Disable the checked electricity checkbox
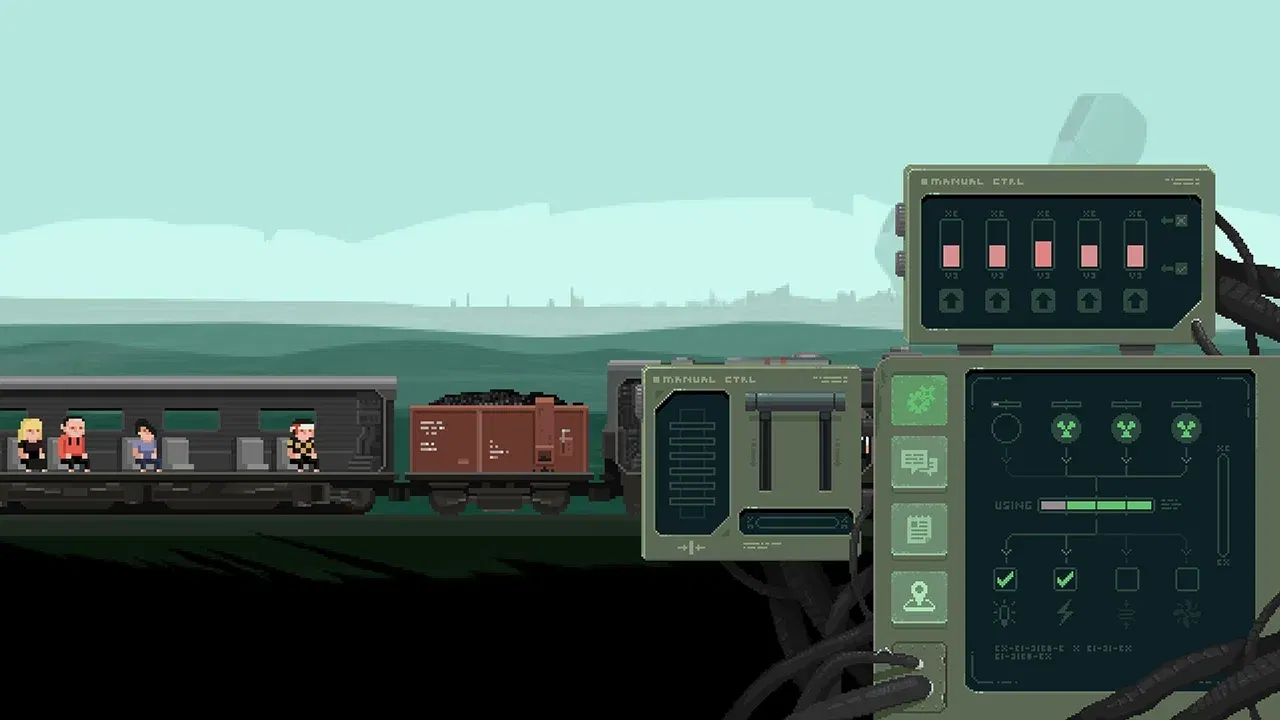Image resolution: width=1280 pixels, height=720 pixels. 1065,577
